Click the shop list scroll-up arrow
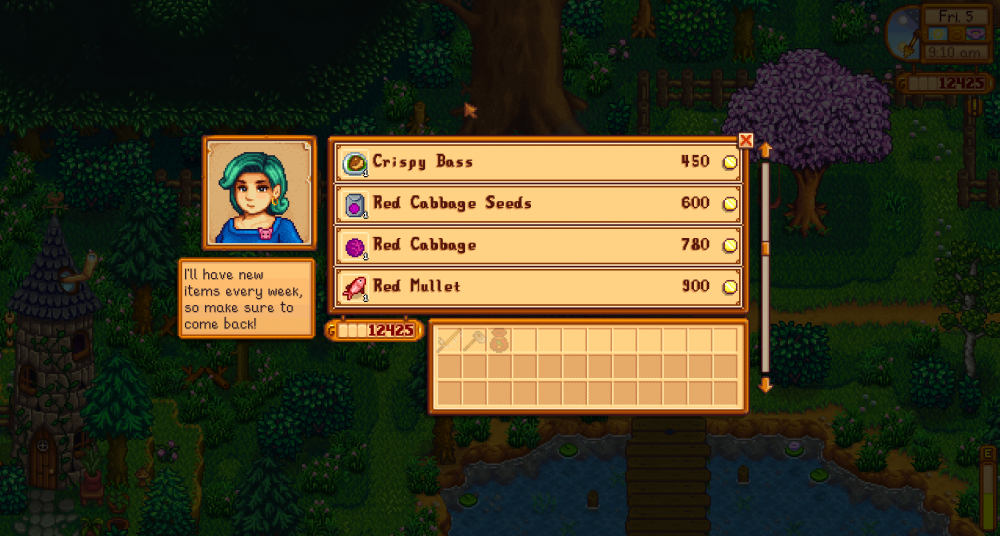 click(x=766, y=150)
